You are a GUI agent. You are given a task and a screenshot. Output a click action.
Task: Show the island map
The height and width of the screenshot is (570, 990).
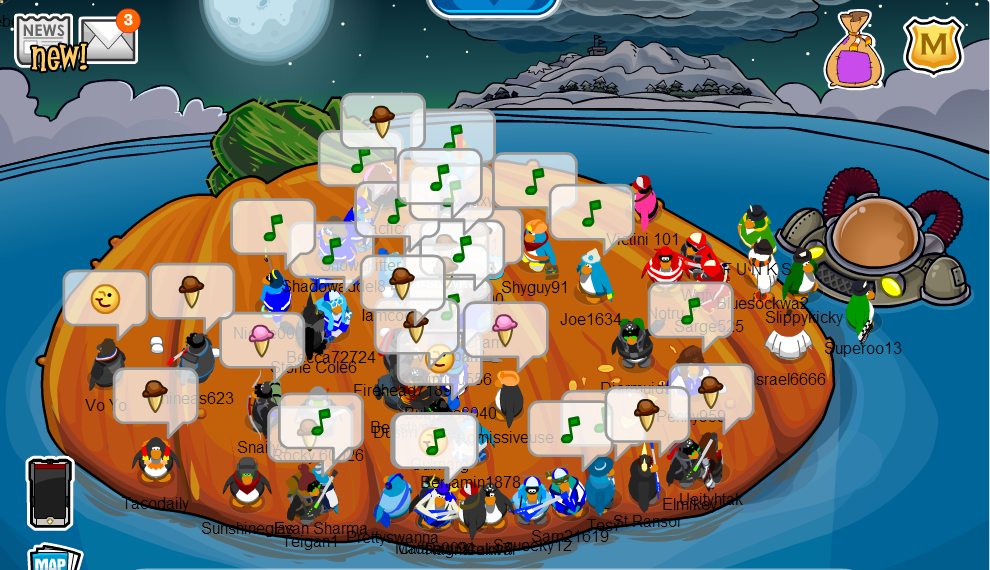coord(54,557)
